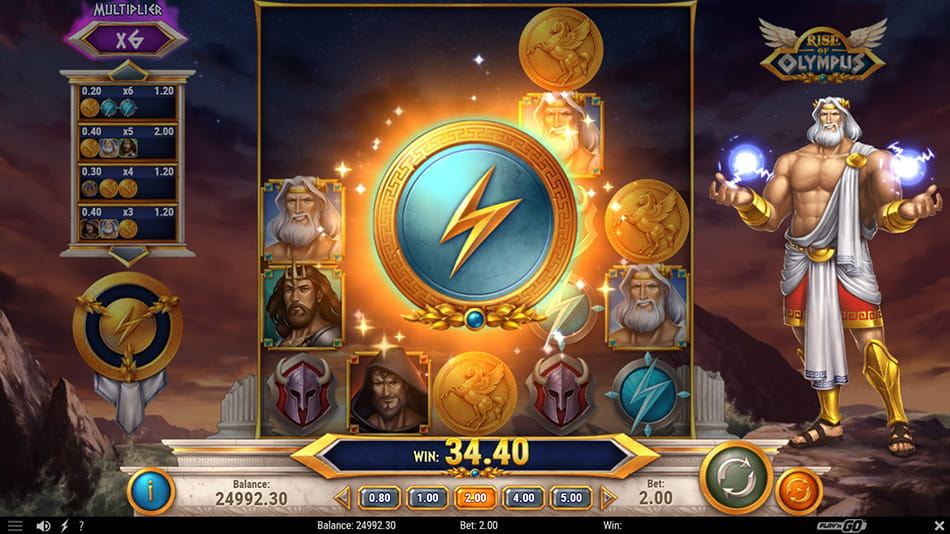Toggle the fast play lightning icon
This screenshot has width=950, height=534.
(65, 526)
